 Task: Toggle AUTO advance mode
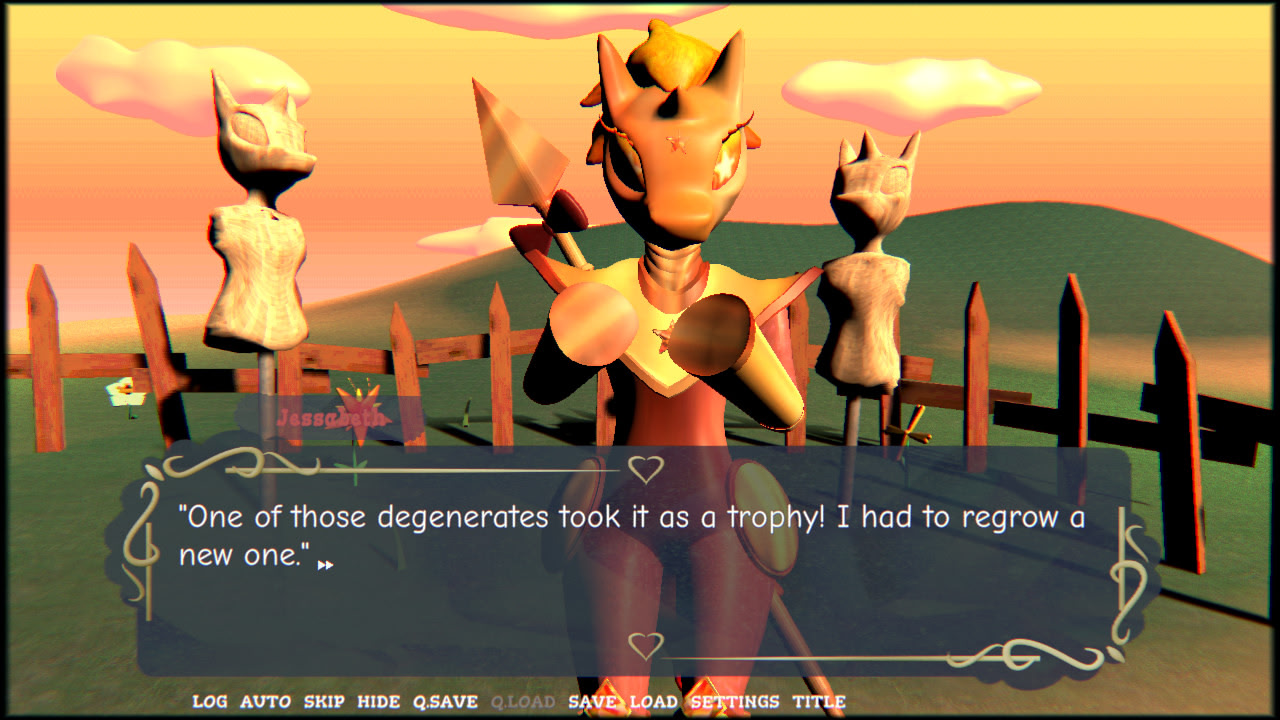[x=265, y=702]
